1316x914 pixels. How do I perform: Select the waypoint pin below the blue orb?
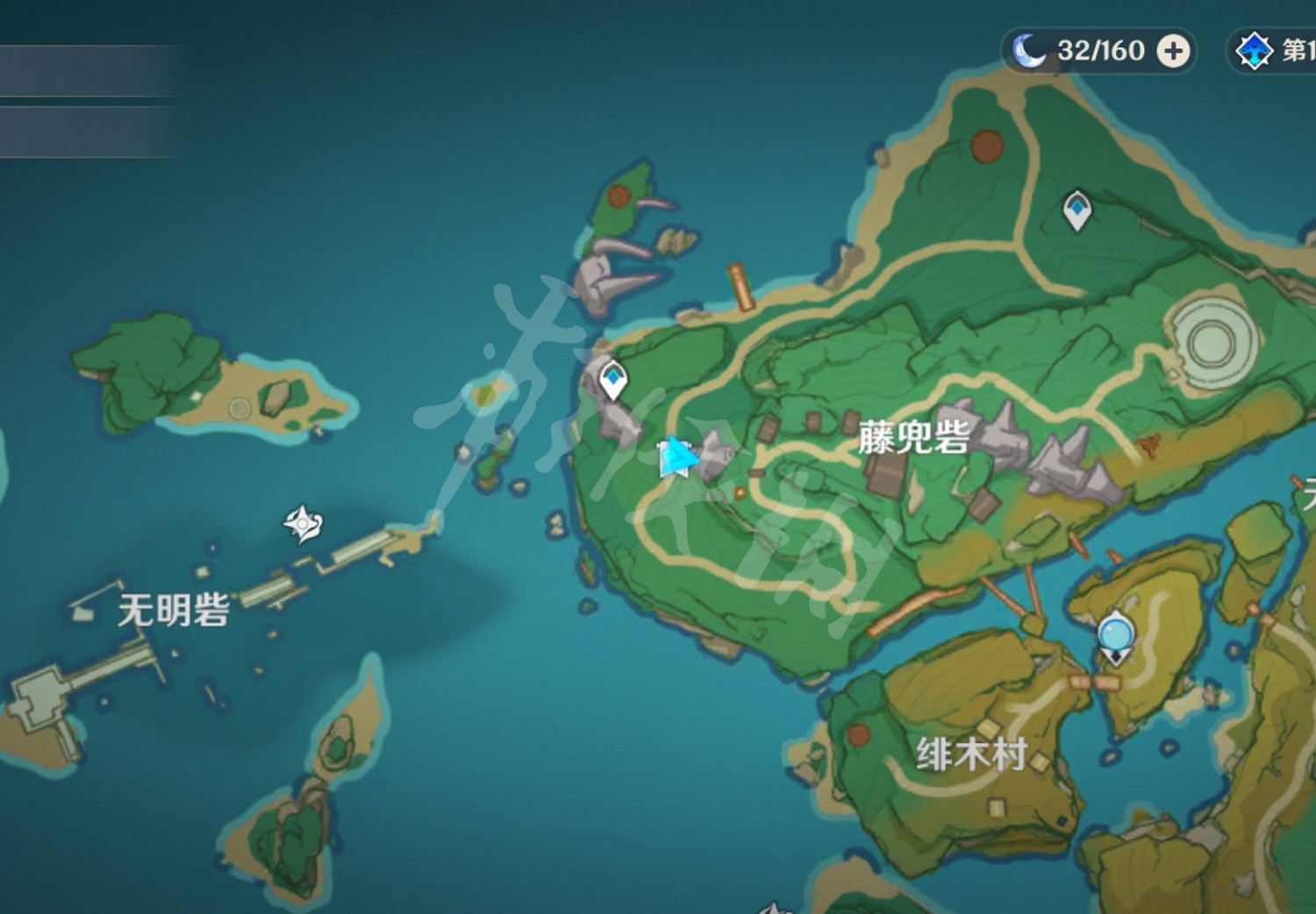(x=1116, y=656)
